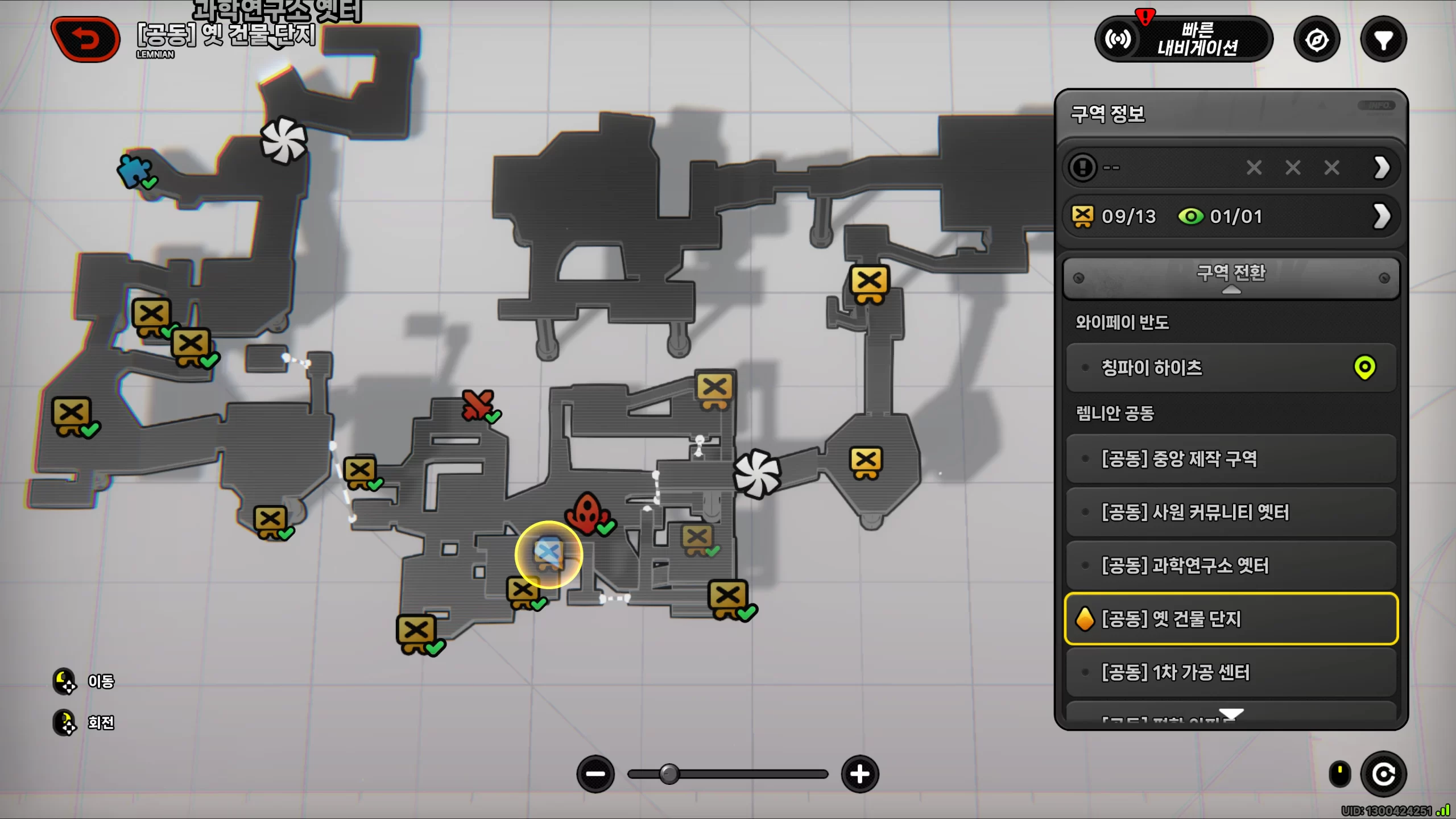Image resolution: width=1456 pixels, height=819 pixels.
Task: Select the blue puzzle piece map marker
Action: (x=134, y=171)
